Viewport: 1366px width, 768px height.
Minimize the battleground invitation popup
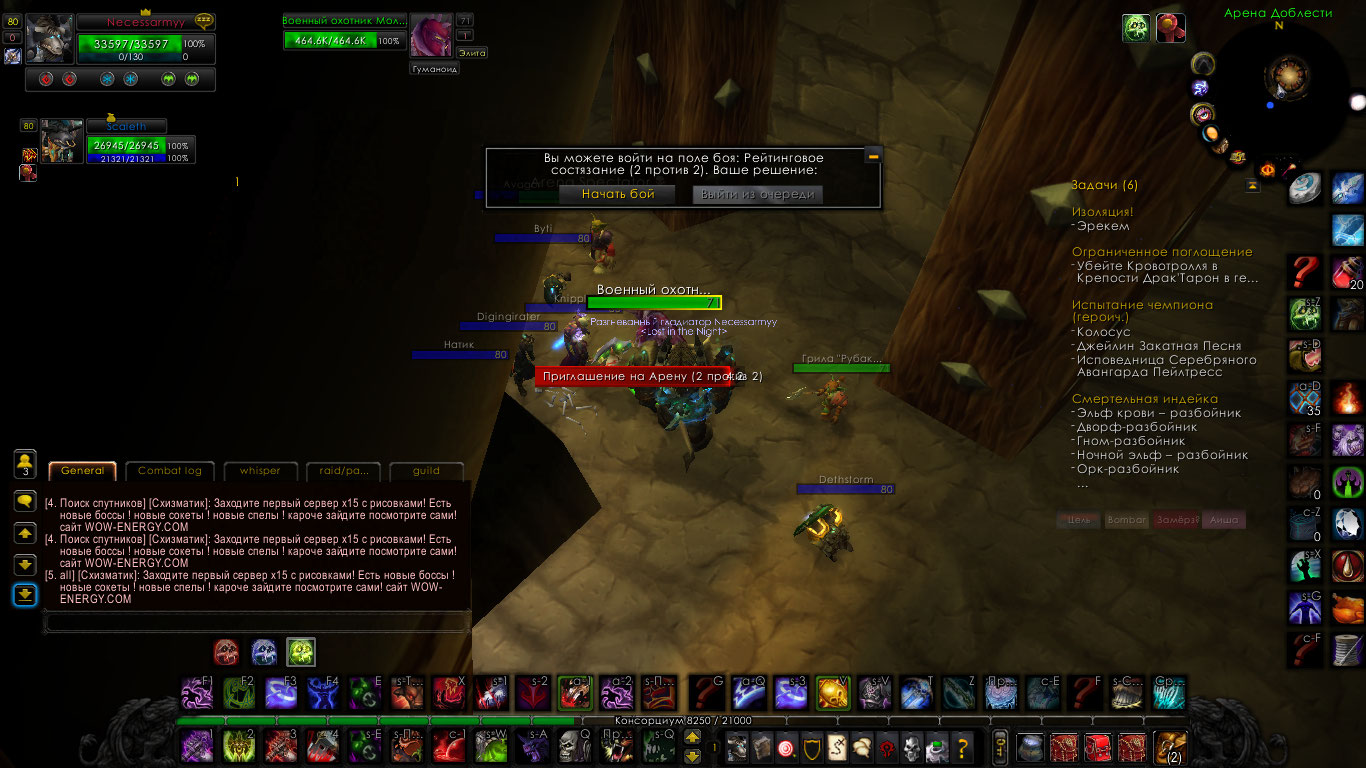coord(873,156)
